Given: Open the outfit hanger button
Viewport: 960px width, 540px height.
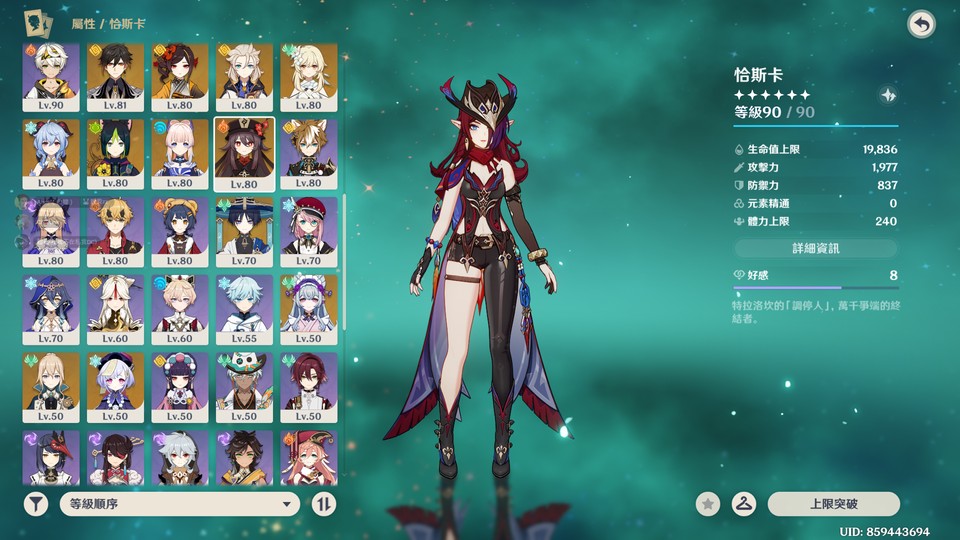Looking at the screenshot, I should 744,504.
